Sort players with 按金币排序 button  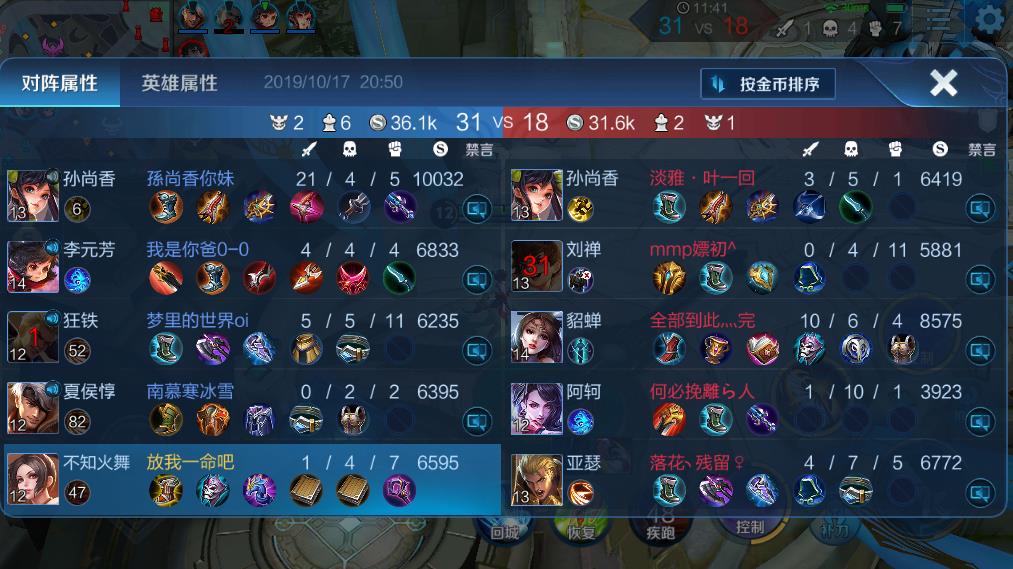click(767, 85)
